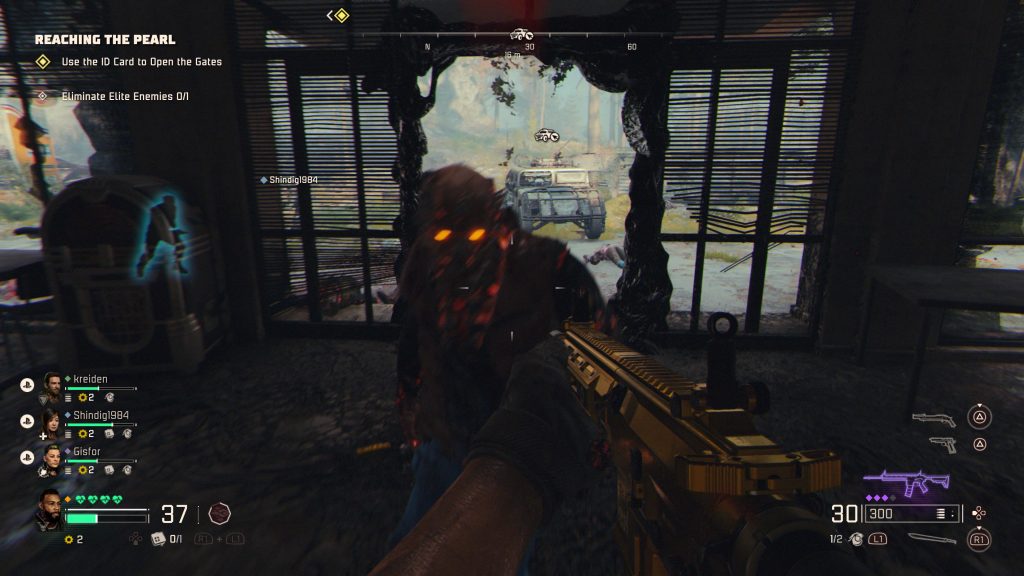The height and width of the screenshot is (576, 1024).
Task: Click the vehicle marker on the compass
Action: tap(521, 34)
